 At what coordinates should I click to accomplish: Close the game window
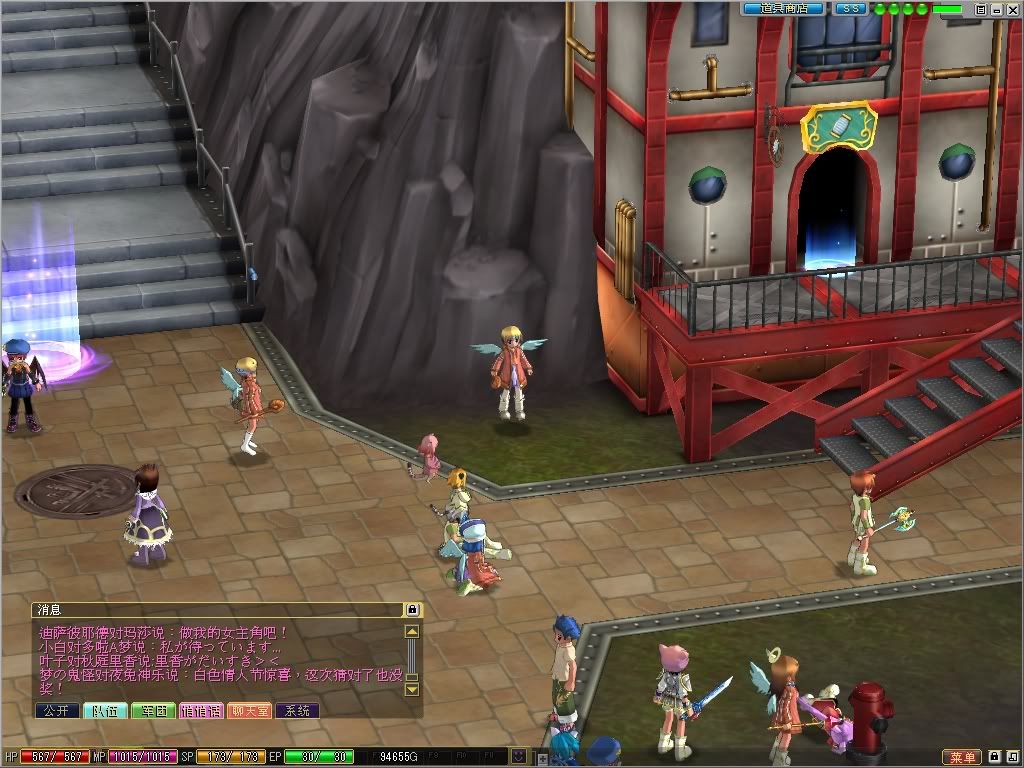pos(1012,9)
